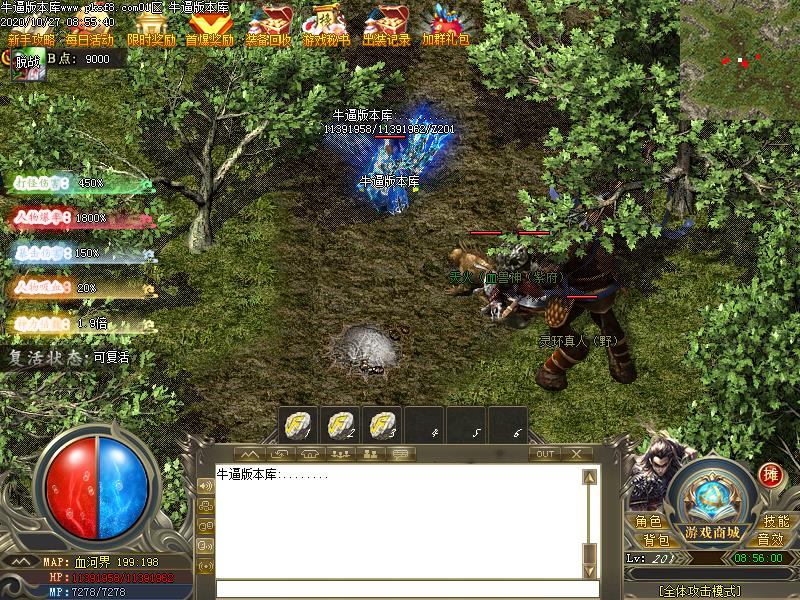Screen dimensions: 800x600
Task: Open the 角色 character panel
Action: coord(648,521)
